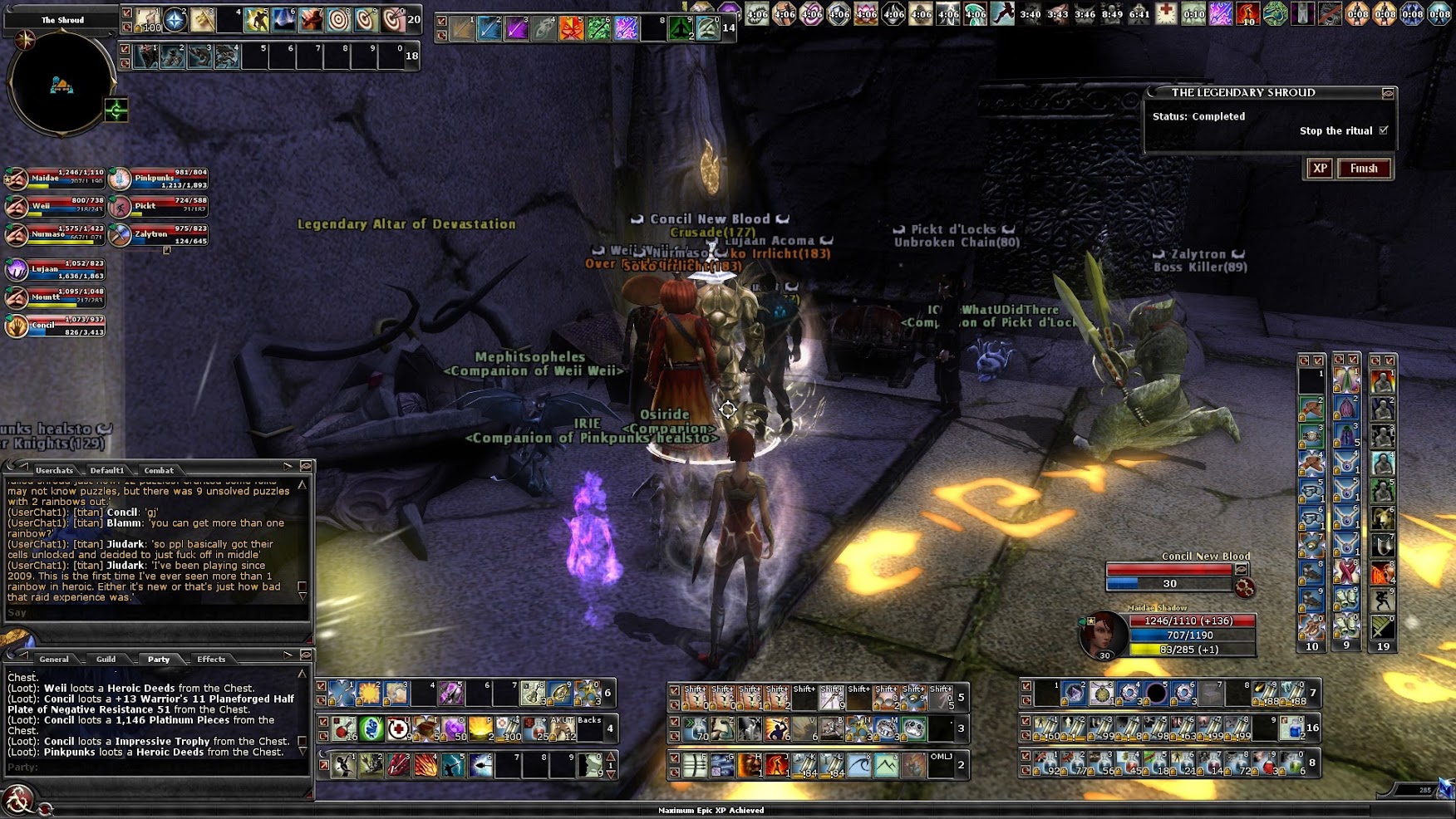The width and height of the screenshot is (1456, 819).
Task: Switch to the Guild chat tab
Action: point(106,659)
